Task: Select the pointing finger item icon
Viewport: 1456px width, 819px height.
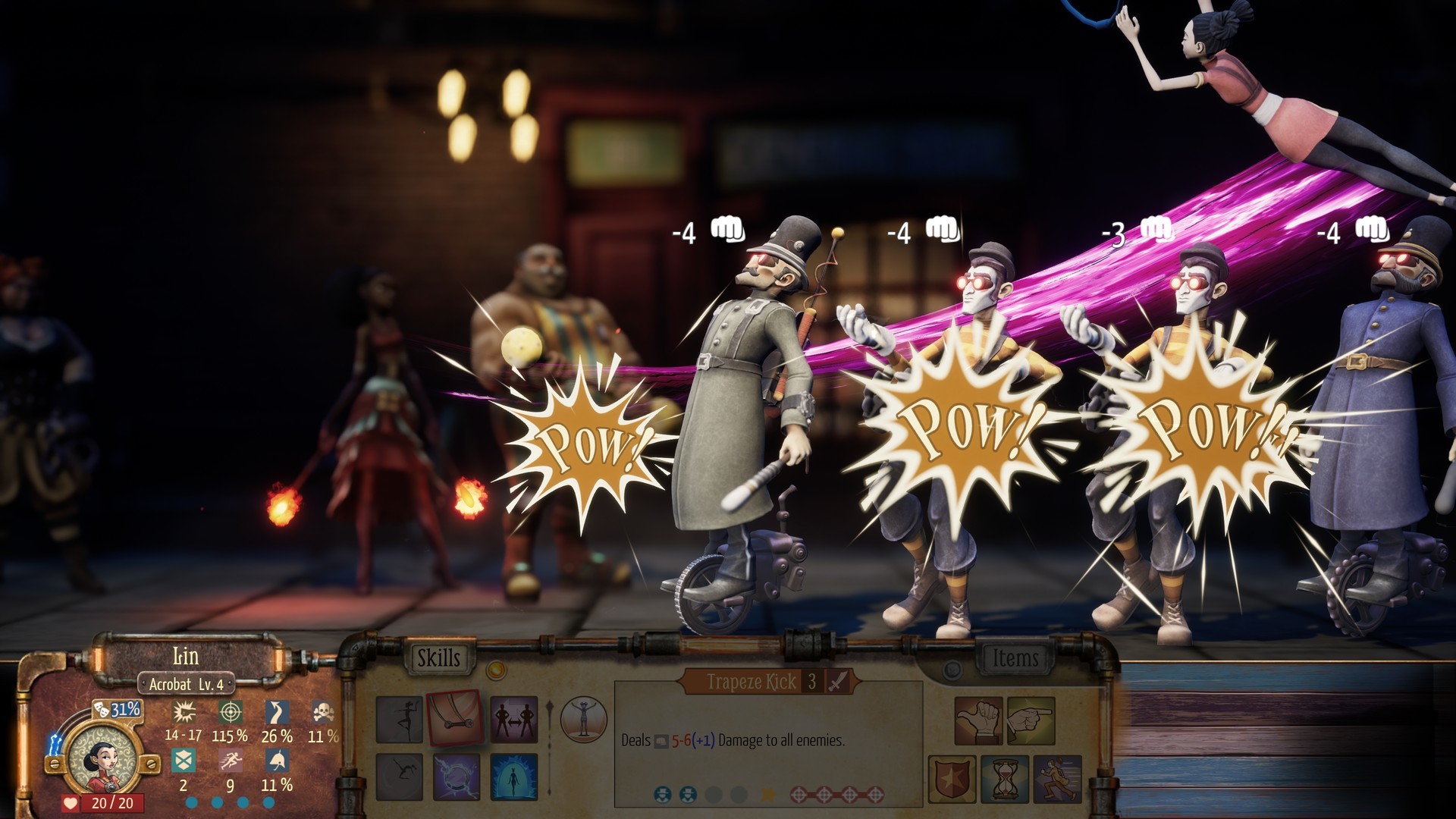Action: click(1031, 722)
